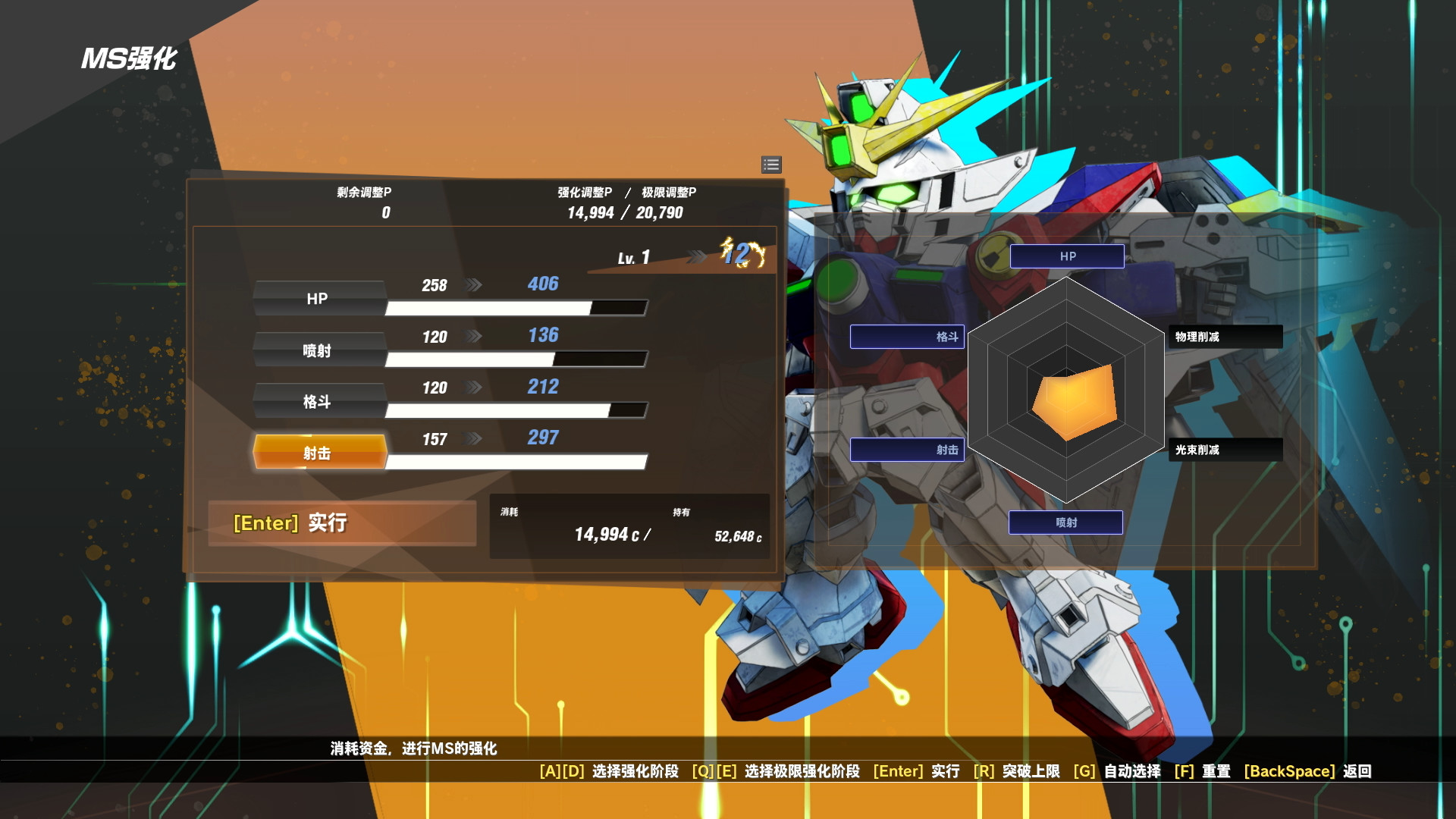Viewport: 1456px width, 819px height.
Task: Click the HP label on the radar chart
Action: [x=1065, y=256]
